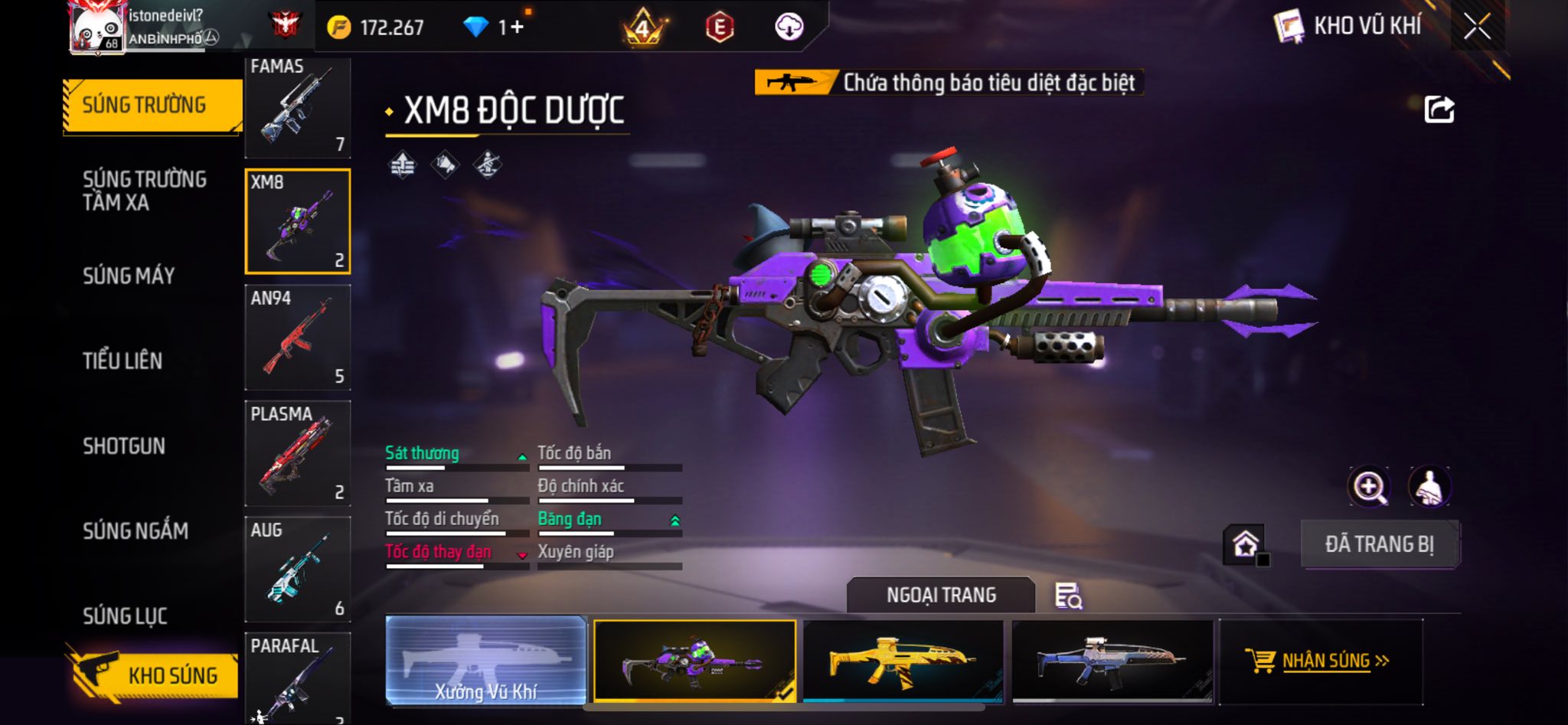Pick the AUG weapon tile
Image resolution: width=1568 pixels, height=725 pixels.
[298, 569]
